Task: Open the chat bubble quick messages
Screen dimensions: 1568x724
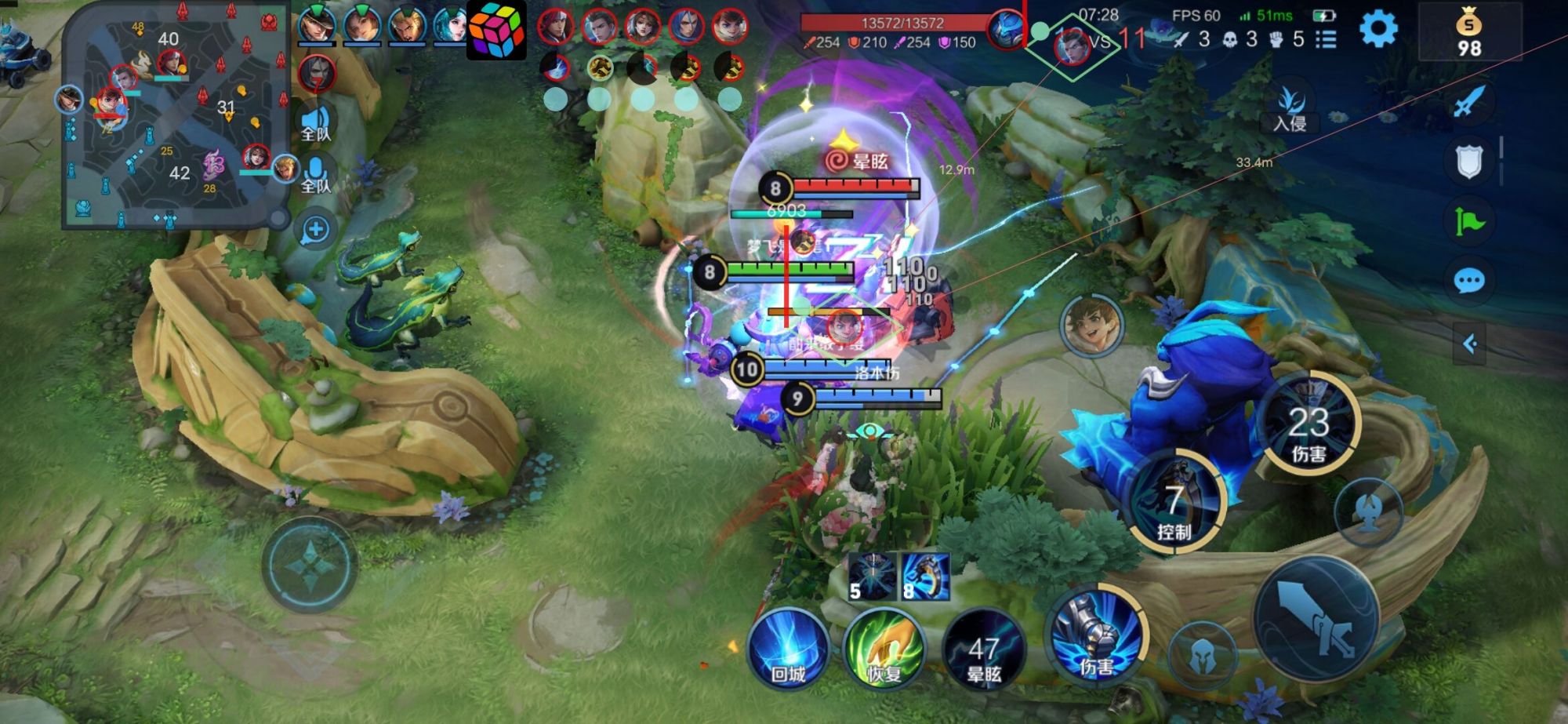Action: 1469,281
